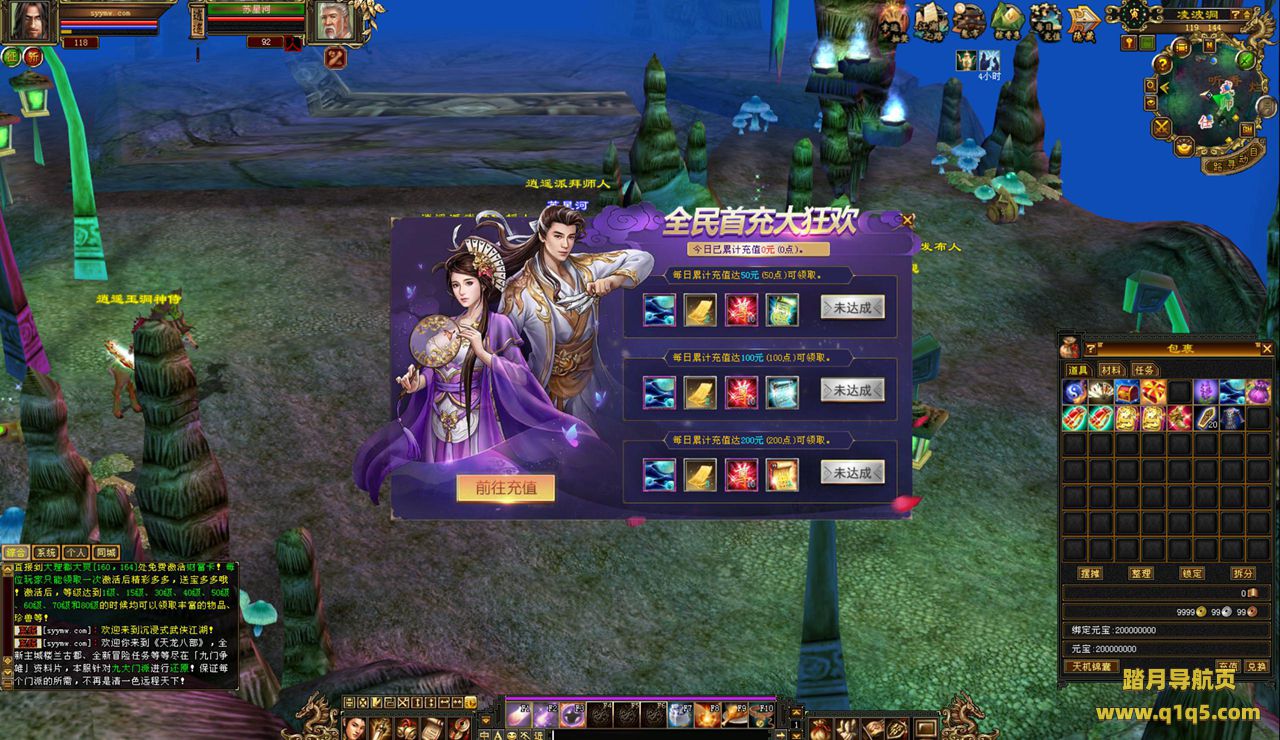Click the question mark button beside the minimap
The image size is (1280, 740).
coord(1163,64)
